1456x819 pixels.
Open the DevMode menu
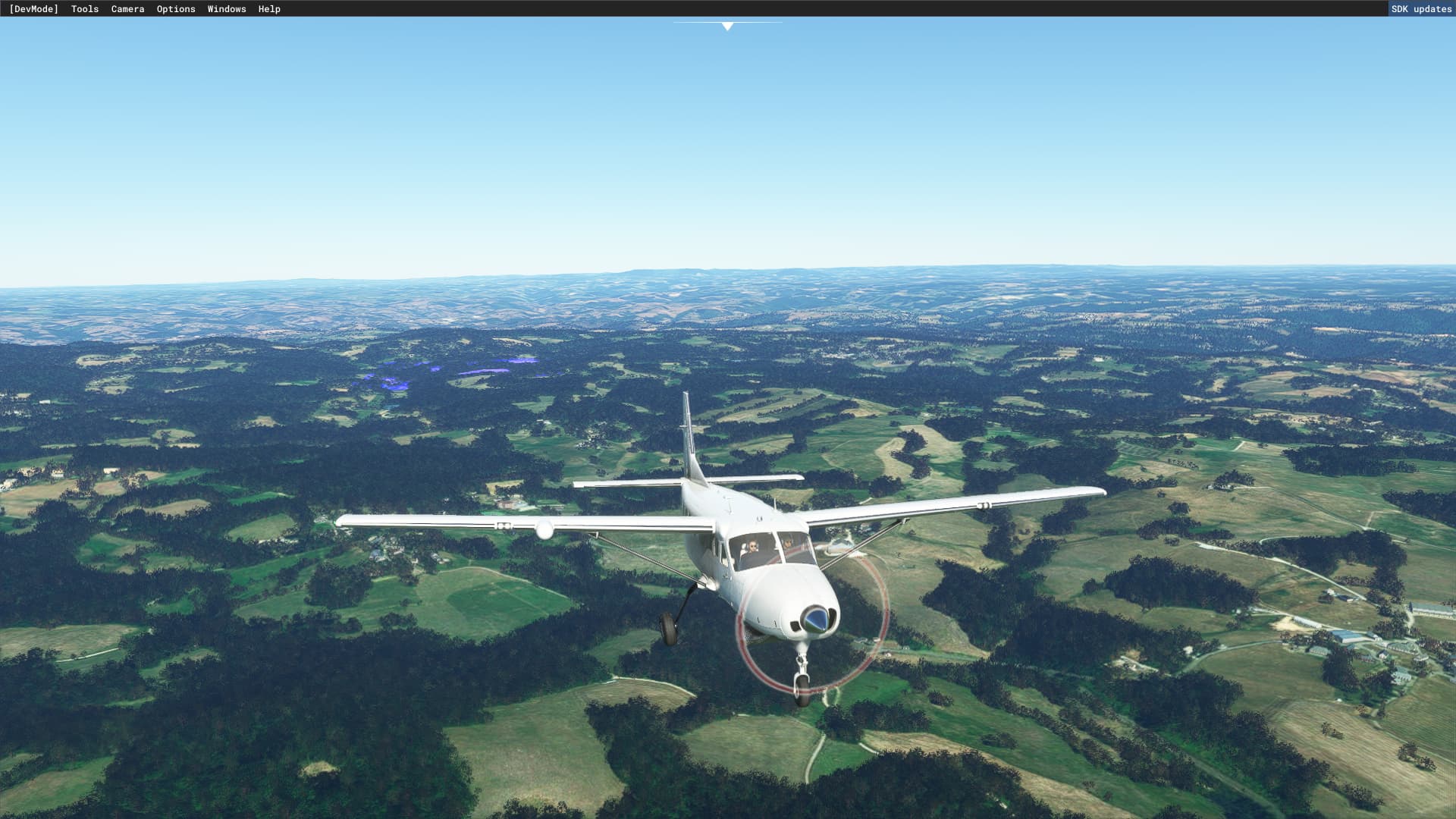point(33,9)
